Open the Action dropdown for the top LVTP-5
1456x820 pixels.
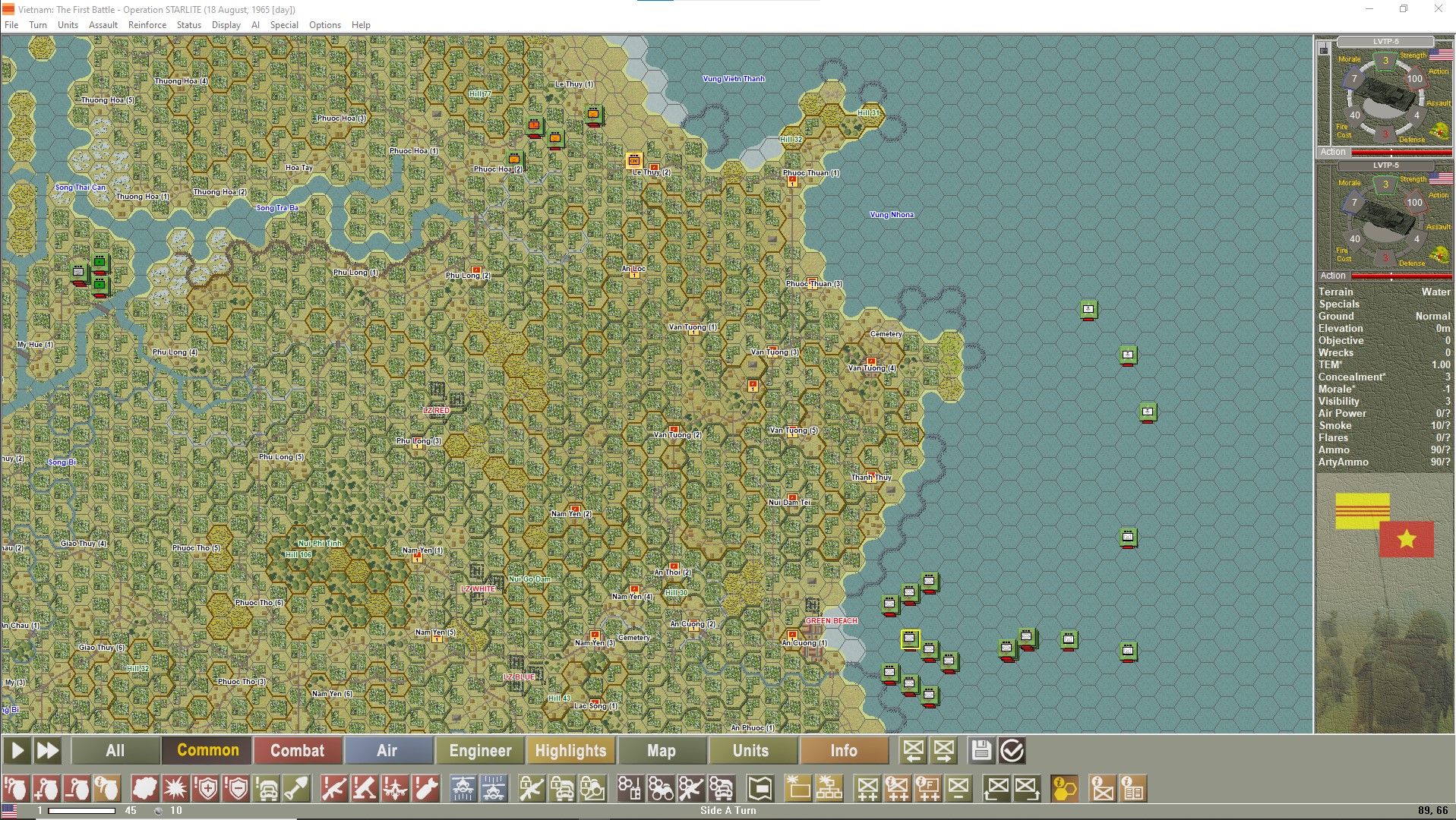coord(1333,152)
